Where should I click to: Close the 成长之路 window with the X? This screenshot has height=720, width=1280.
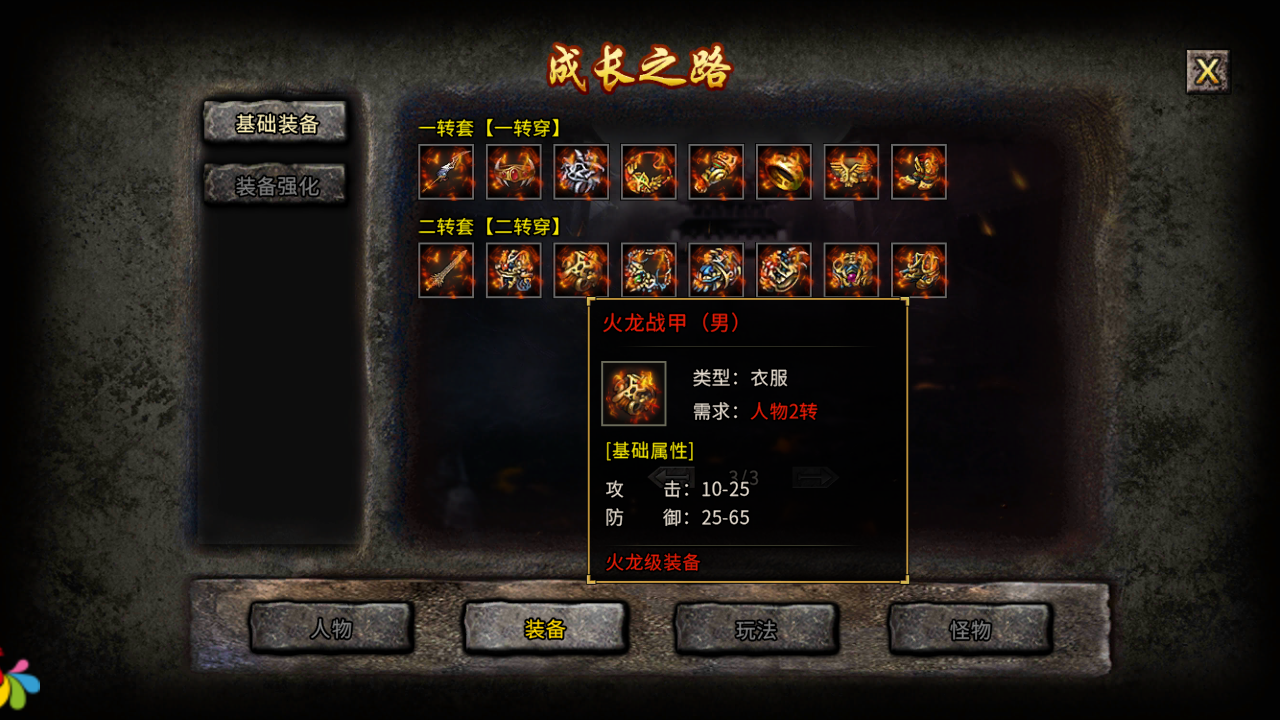(x=1206, y=70)
